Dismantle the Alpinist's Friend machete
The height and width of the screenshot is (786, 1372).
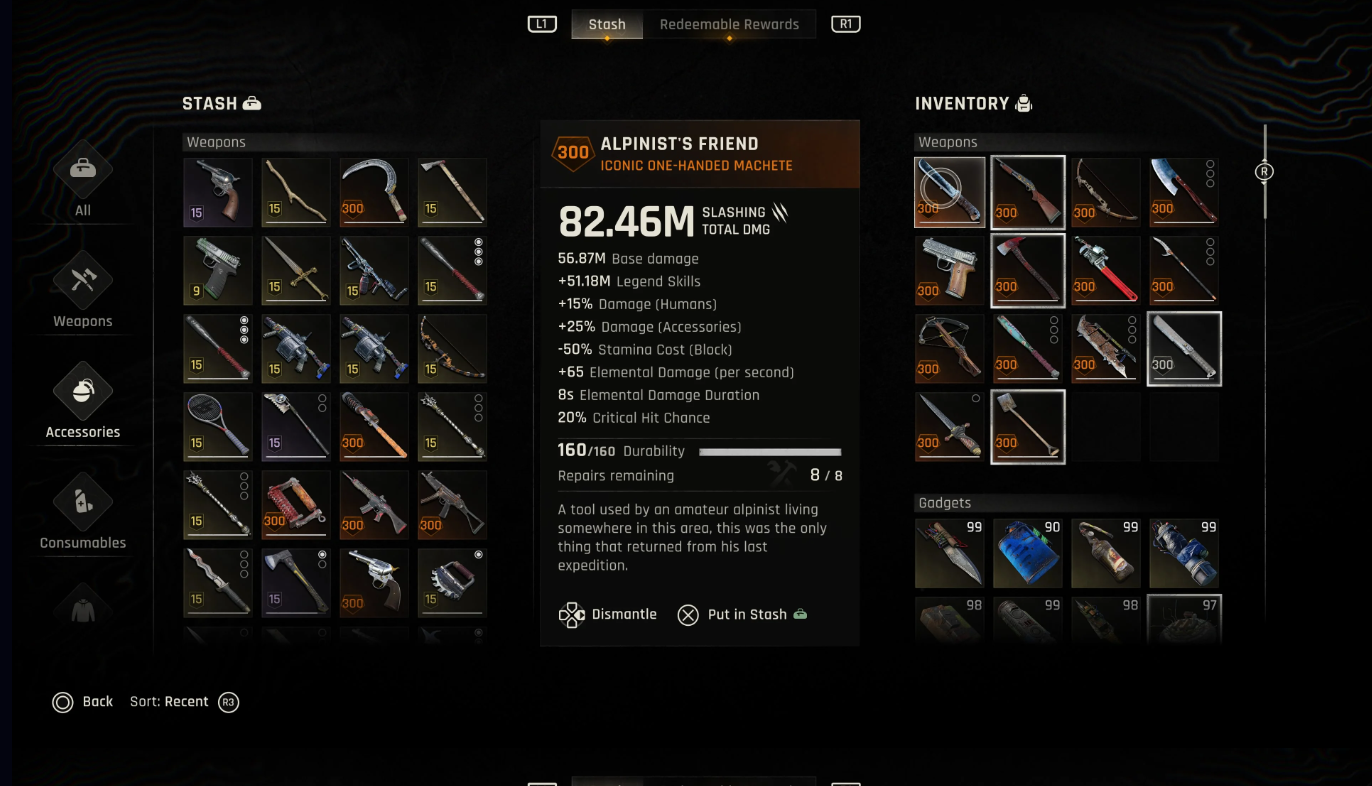point(608,614)
